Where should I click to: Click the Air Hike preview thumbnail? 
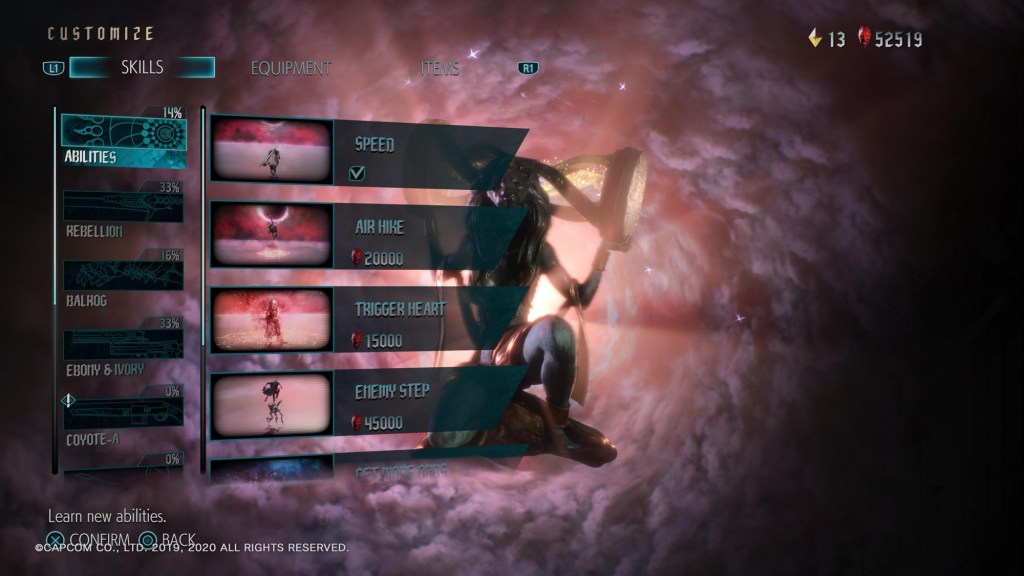click(x=271, y=236)
